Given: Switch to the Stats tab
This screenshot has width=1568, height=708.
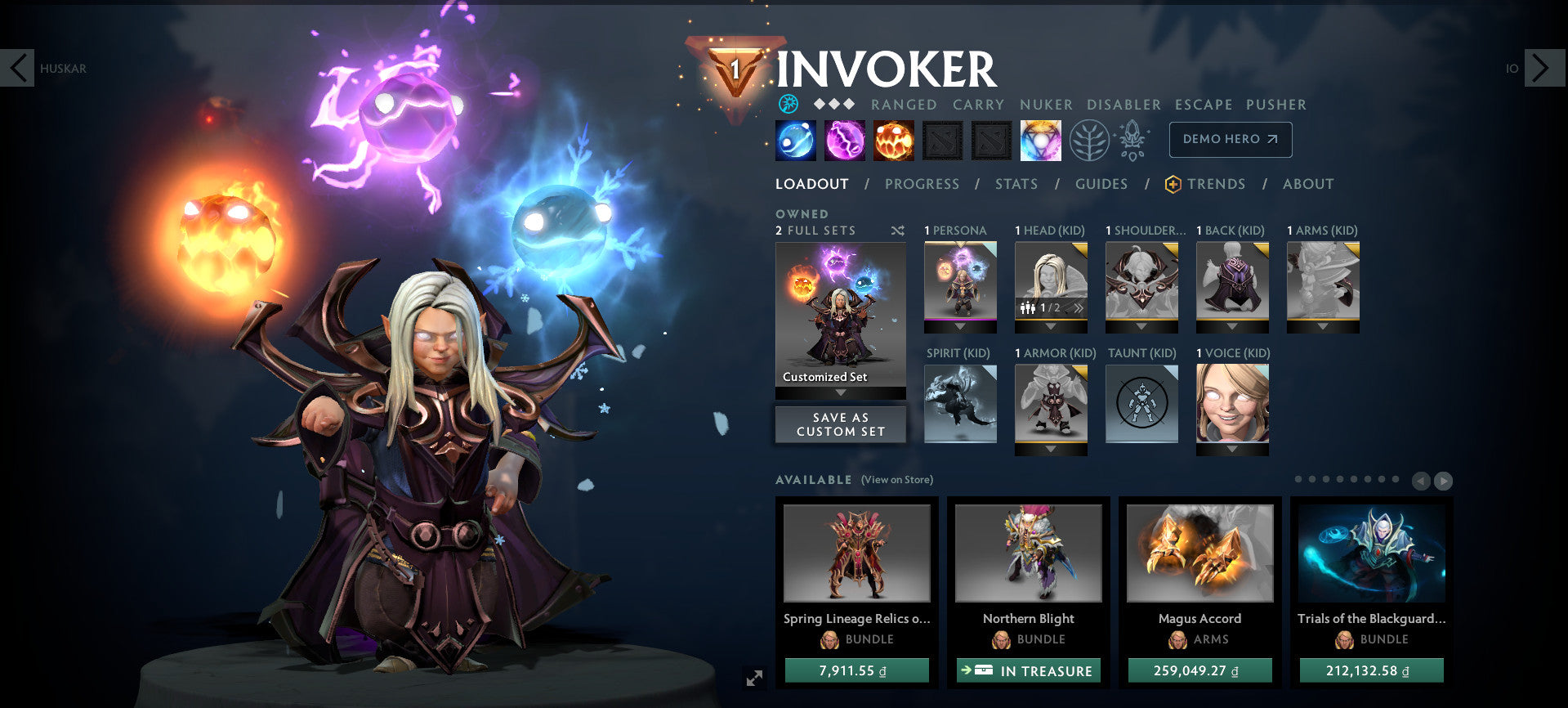Looking at the screenshot, I should 1016,184.
